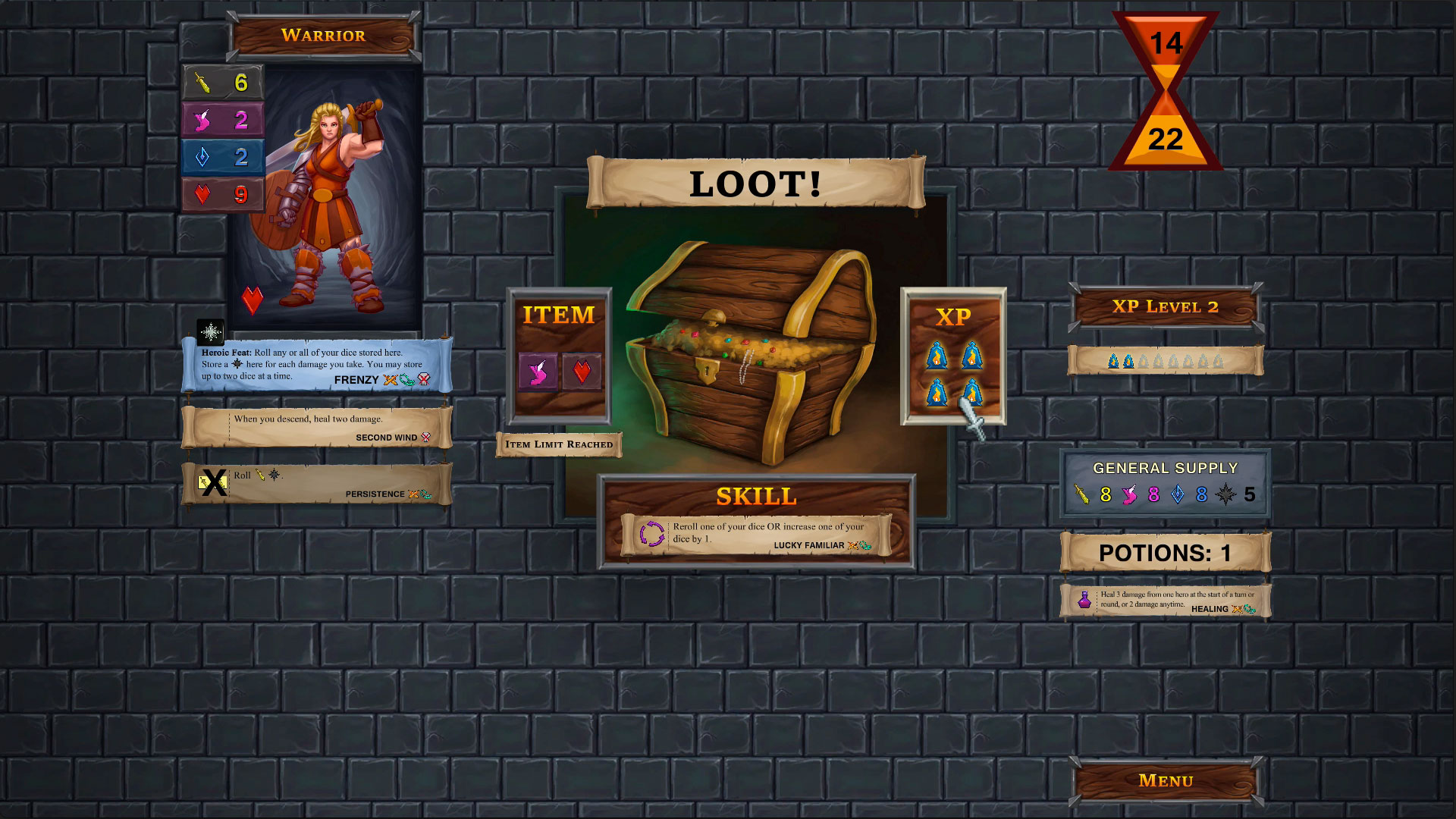Expand the XP Level 2 banner

click(x=1166, y=308)
